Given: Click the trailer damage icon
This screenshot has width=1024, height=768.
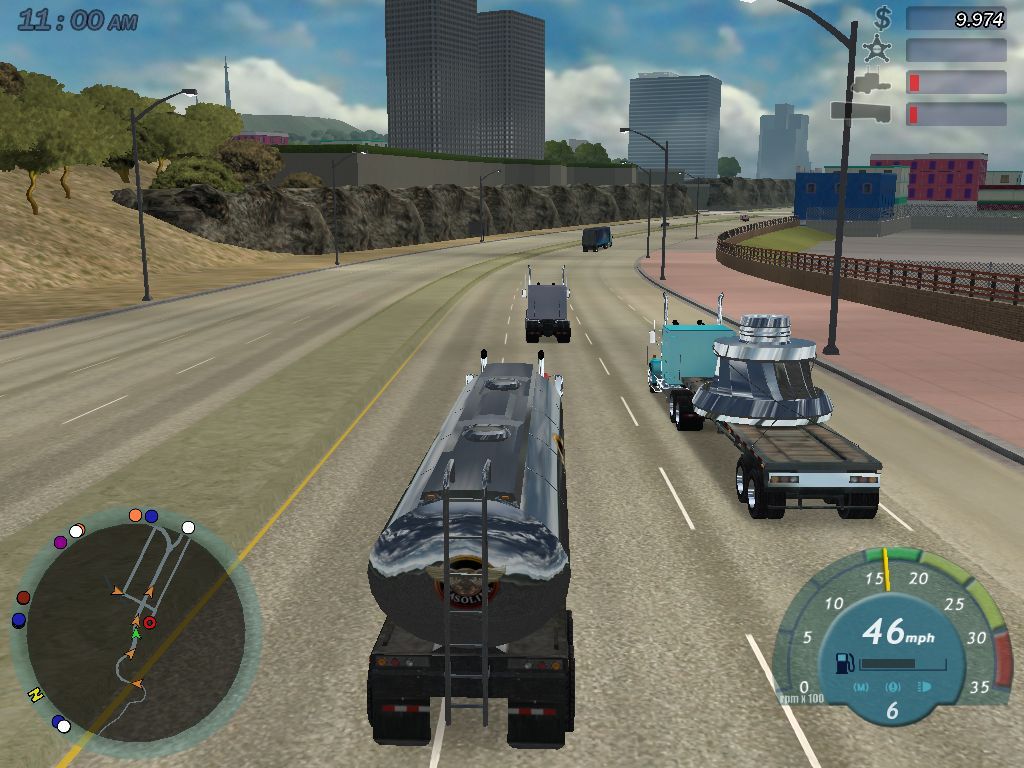Looking at the screenshot, I should tap(860, 112).
